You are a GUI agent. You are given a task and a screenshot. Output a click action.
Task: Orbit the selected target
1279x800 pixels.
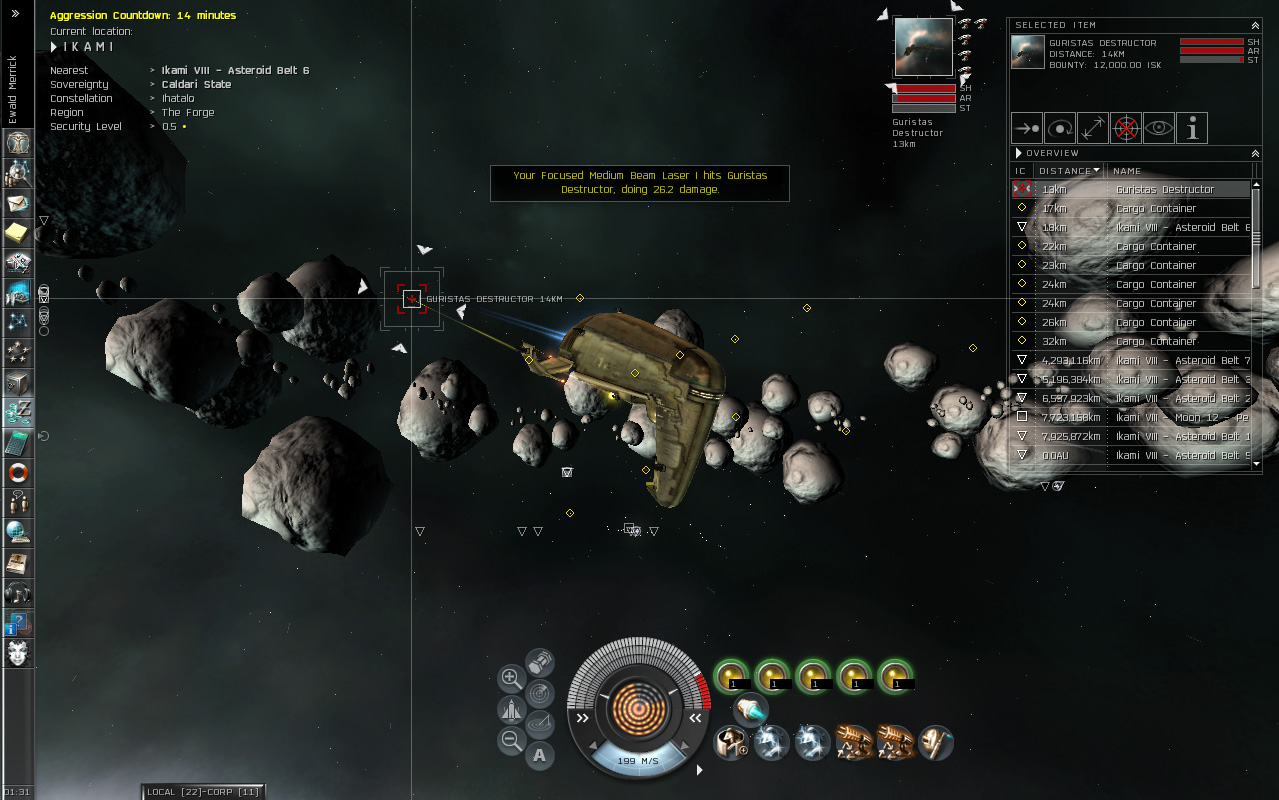point(1060,128)
